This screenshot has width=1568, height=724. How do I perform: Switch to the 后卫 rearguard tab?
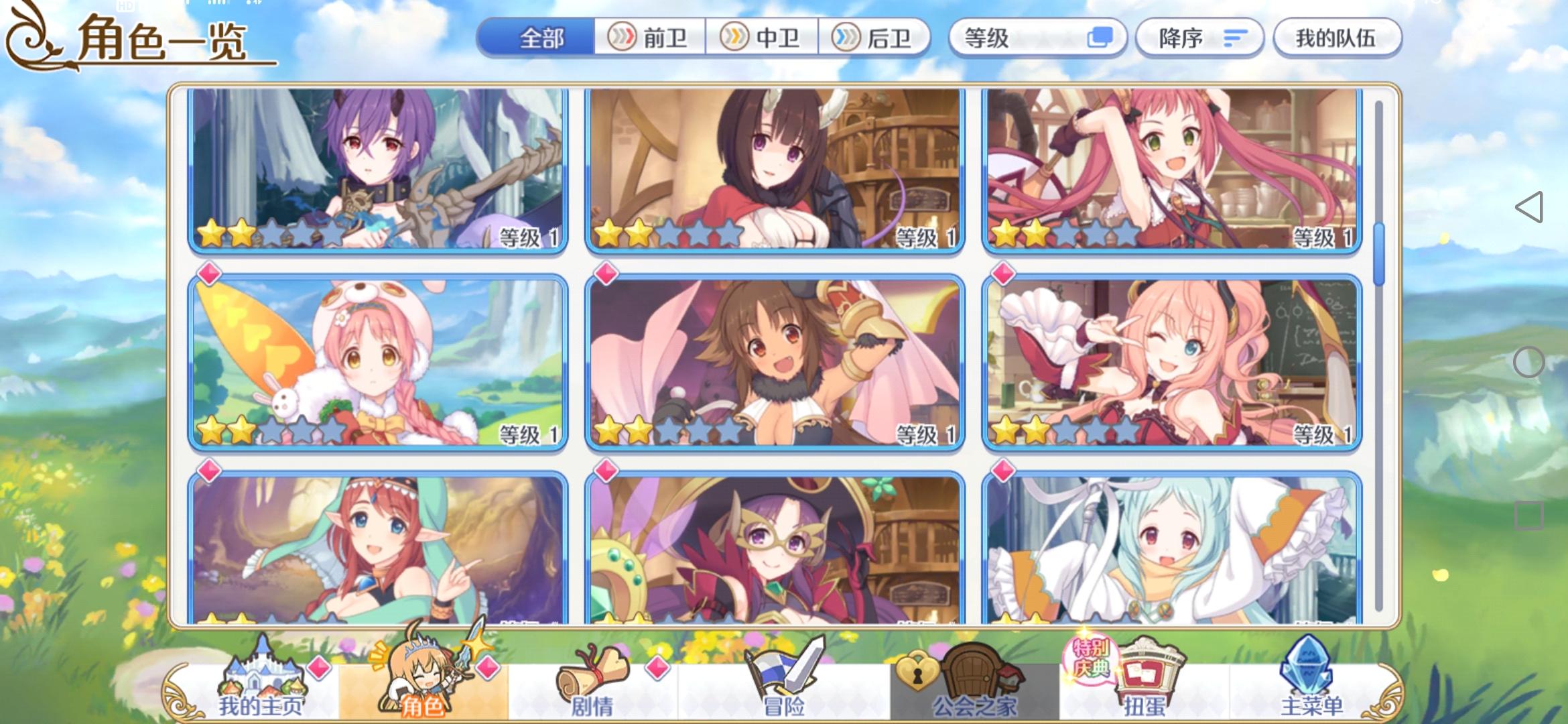(878, 38)
